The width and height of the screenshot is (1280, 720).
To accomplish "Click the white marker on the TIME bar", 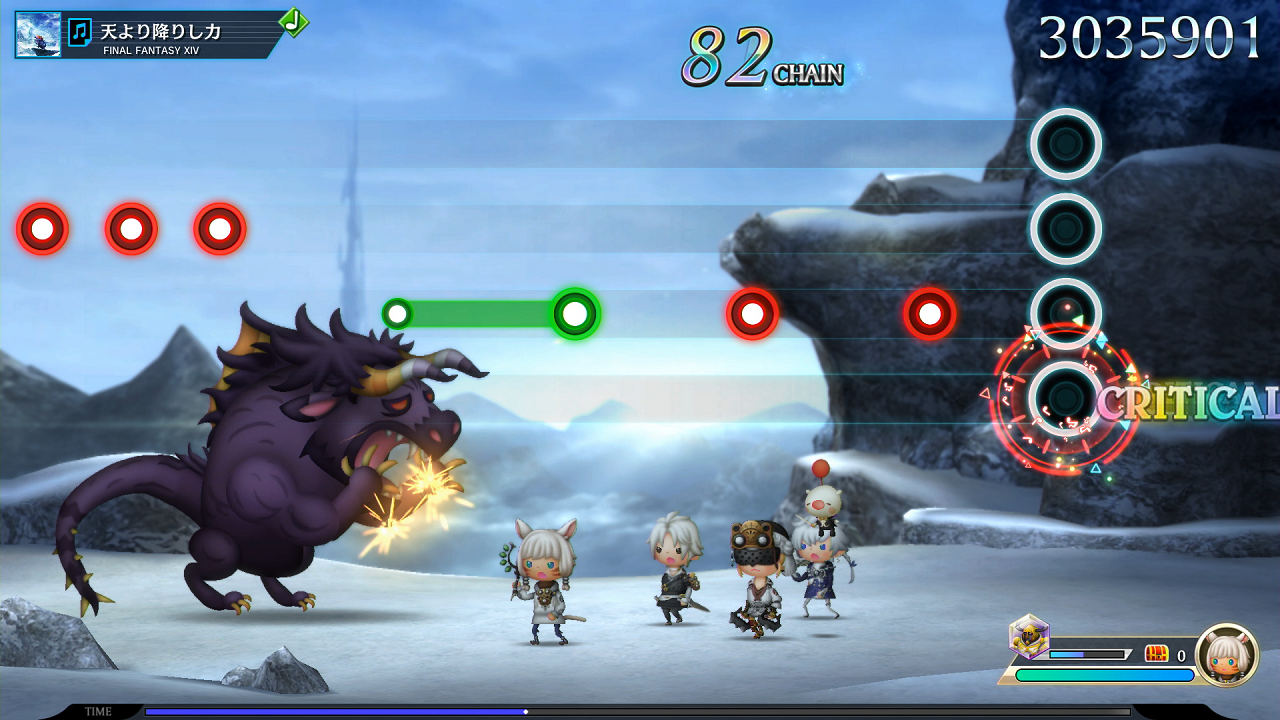I will pyautogui.click(x=526, y=712).
